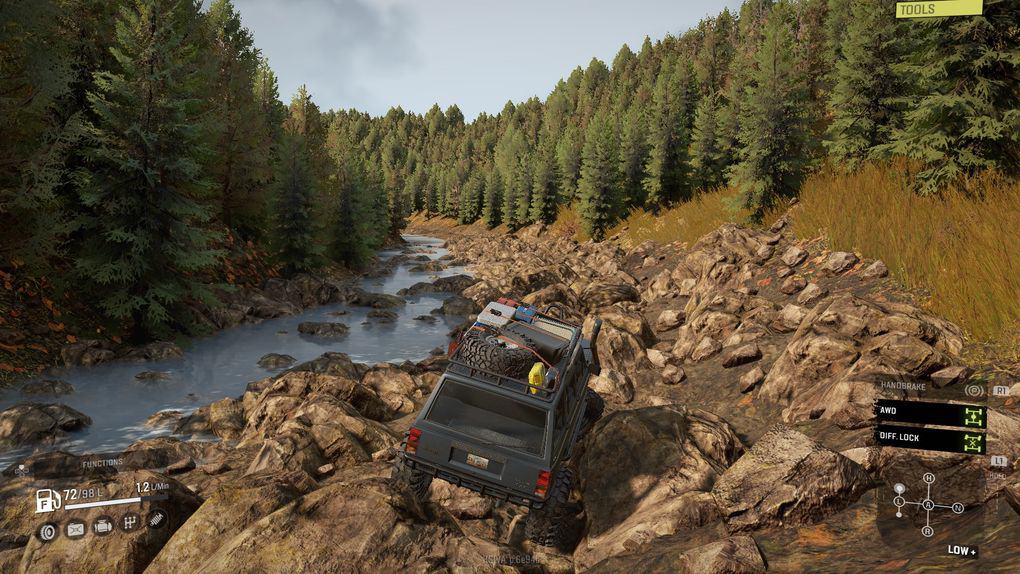The height and width of the screenshot is (574, 1020).
Task: Shift to the H gear position
Action: pos(928,479)
